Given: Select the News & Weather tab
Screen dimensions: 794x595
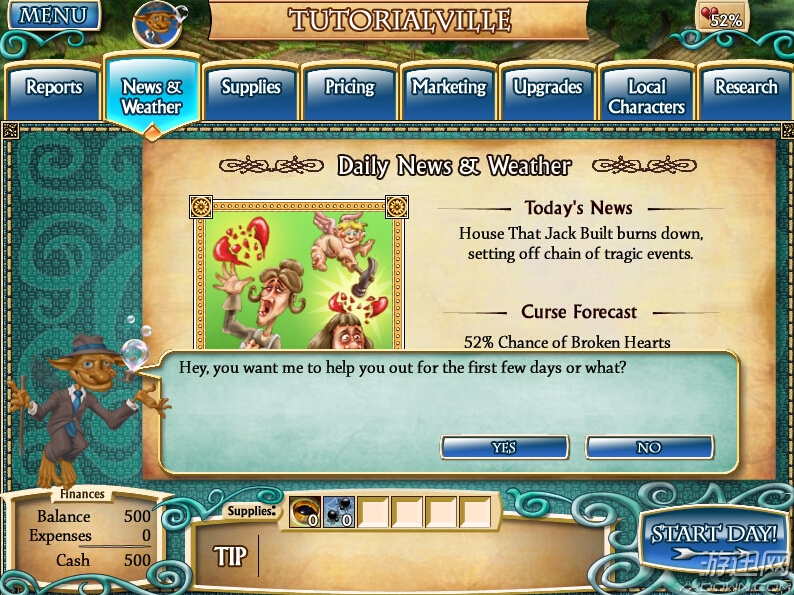Looking at the screenshot, I should tap(151, 96).
